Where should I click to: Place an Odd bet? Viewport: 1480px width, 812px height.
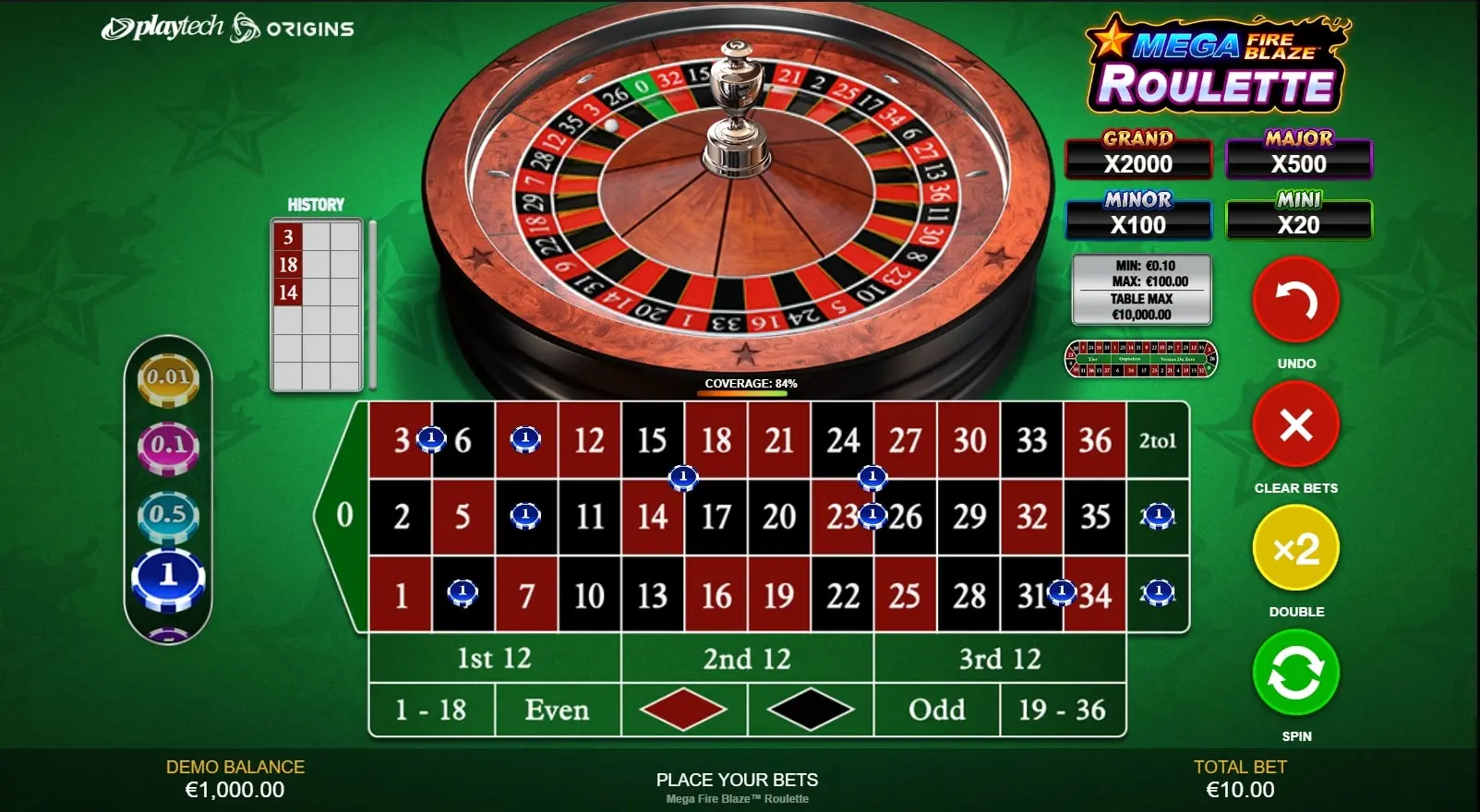936,710
